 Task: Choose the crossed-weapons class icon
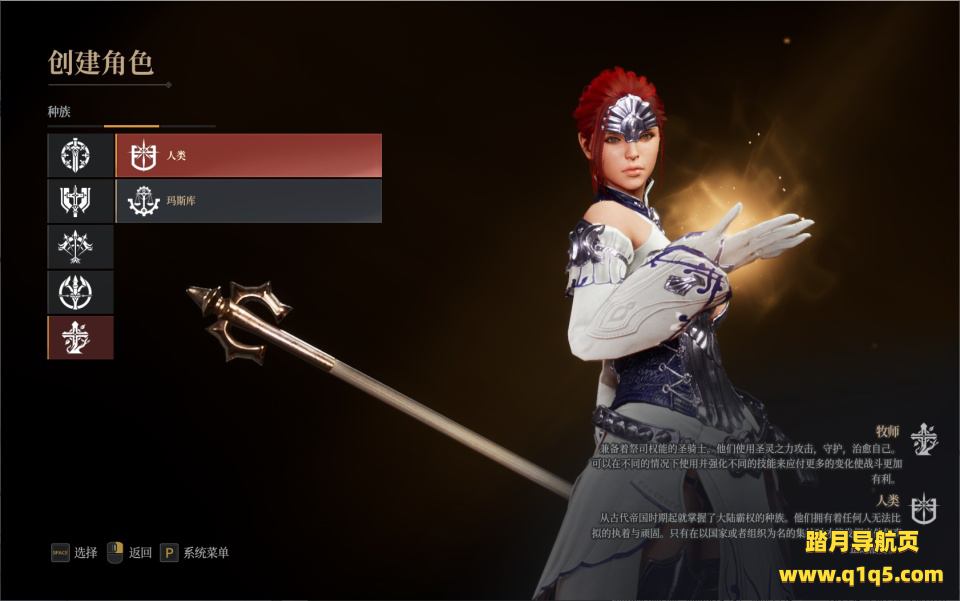point(80,246)
